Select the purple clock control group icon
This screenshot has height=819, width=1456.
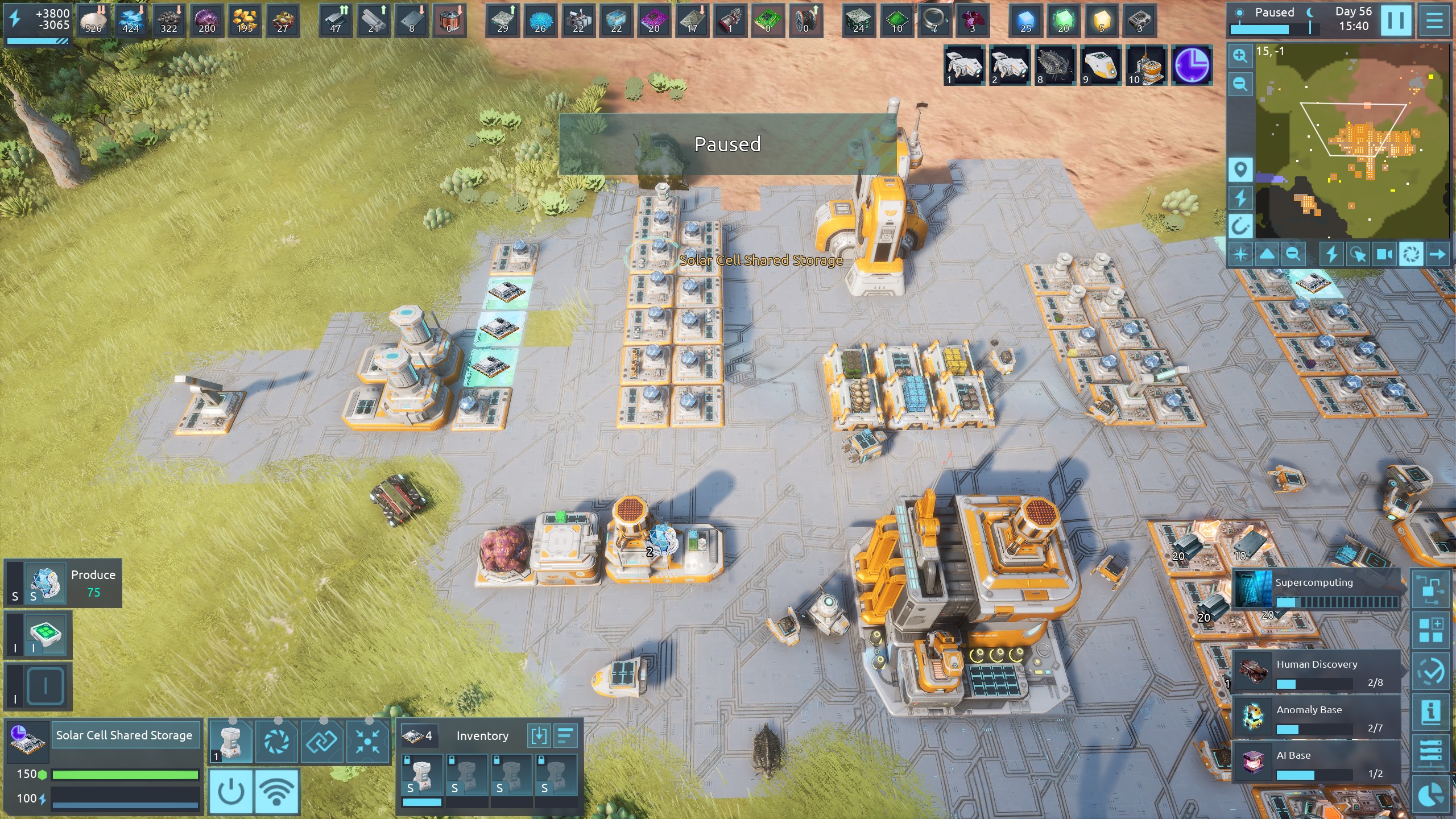1192,65
